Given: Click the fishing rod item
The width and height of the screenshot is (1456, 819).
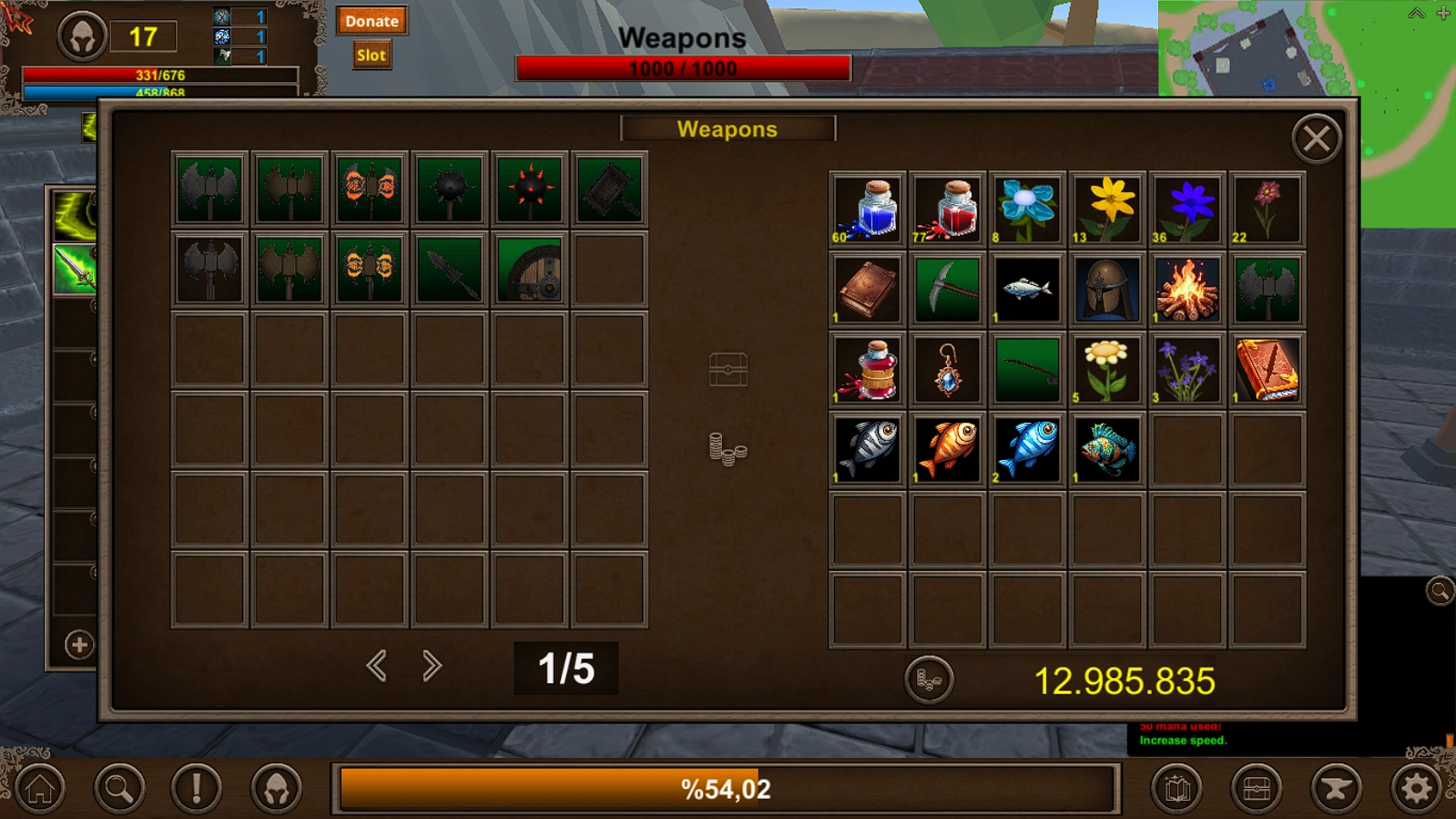Looking at the screenshot, I should (1026, 369).
